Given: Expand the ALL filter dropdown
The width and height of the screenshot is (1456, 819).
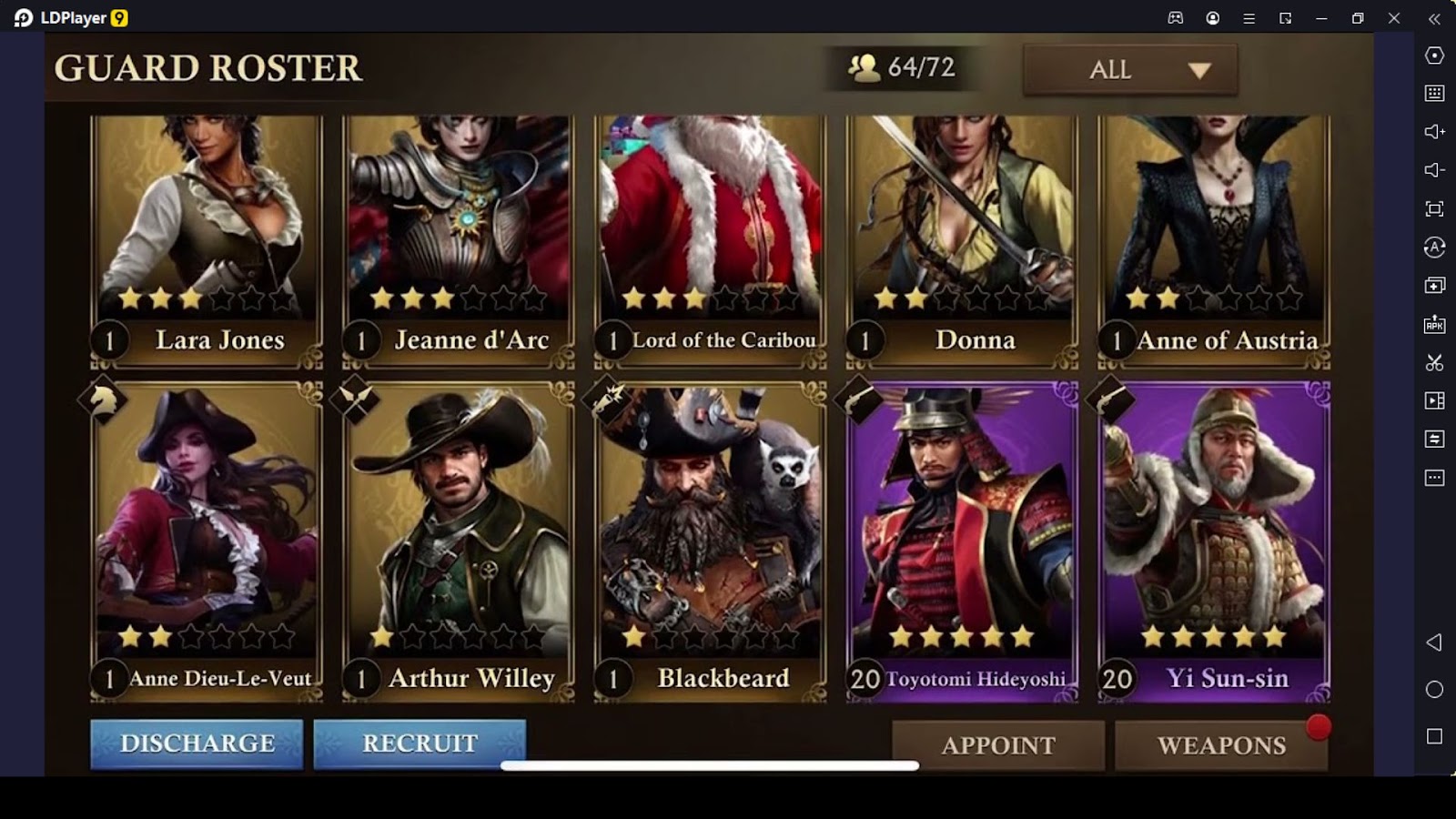Looking at the screenshot, I should click(1130, 70).
